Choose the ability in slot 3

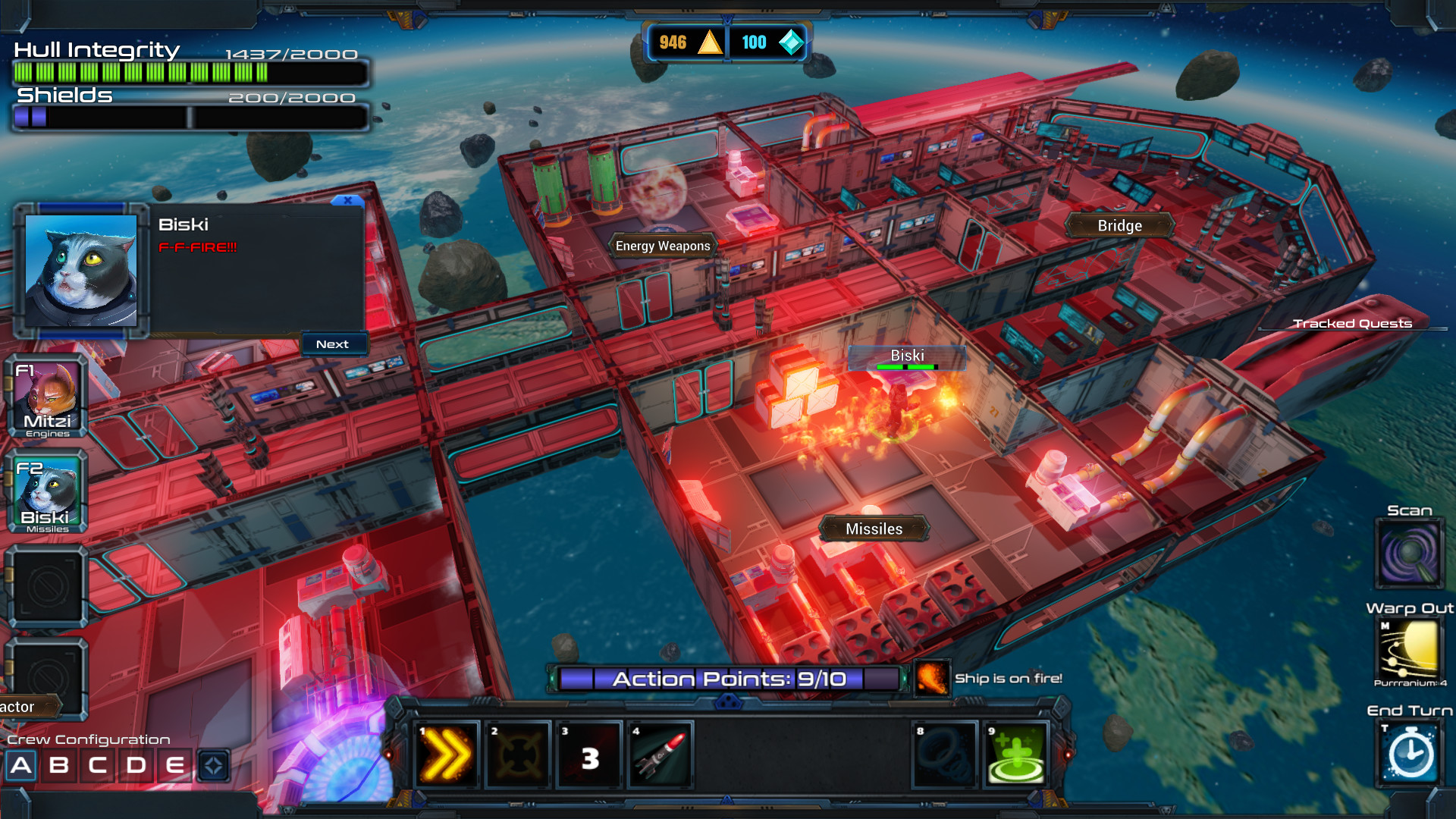[x=590, y=755]
